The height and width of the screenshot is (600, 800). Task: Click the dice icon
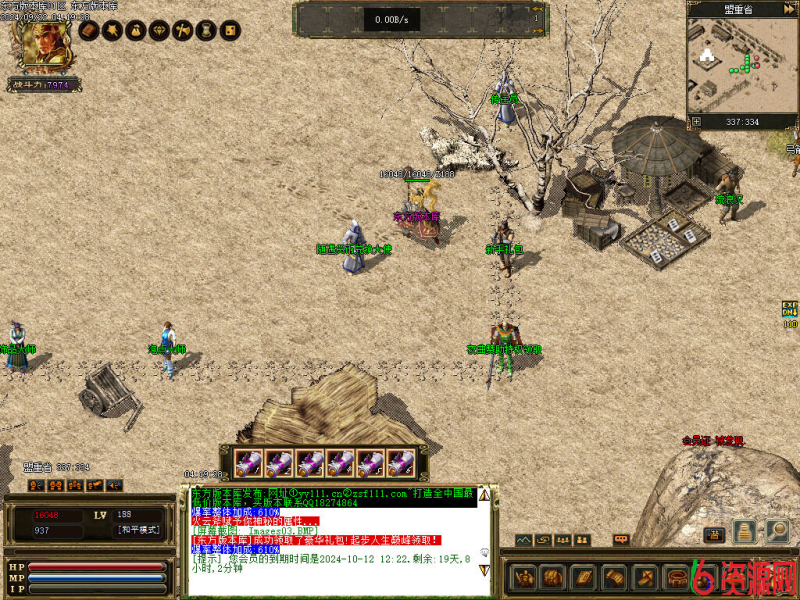pos(230,32)
